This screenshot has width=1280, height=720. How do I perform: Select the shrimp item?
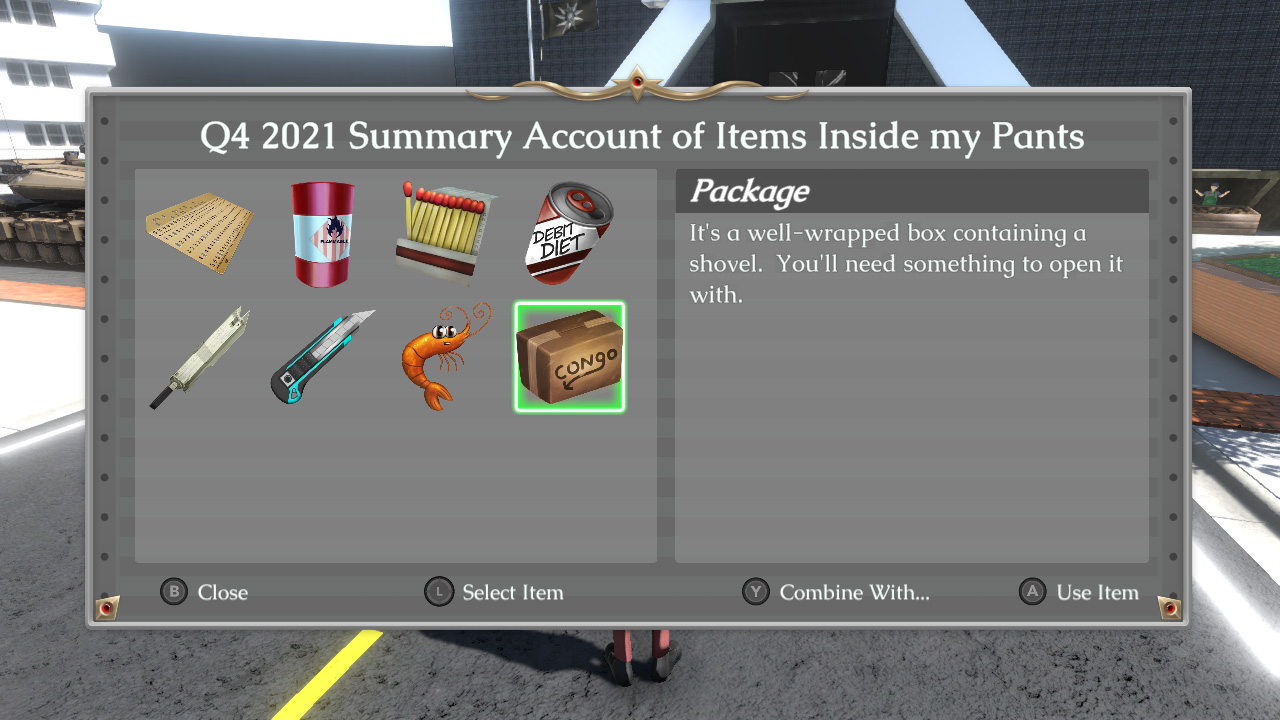coord(443,357)
